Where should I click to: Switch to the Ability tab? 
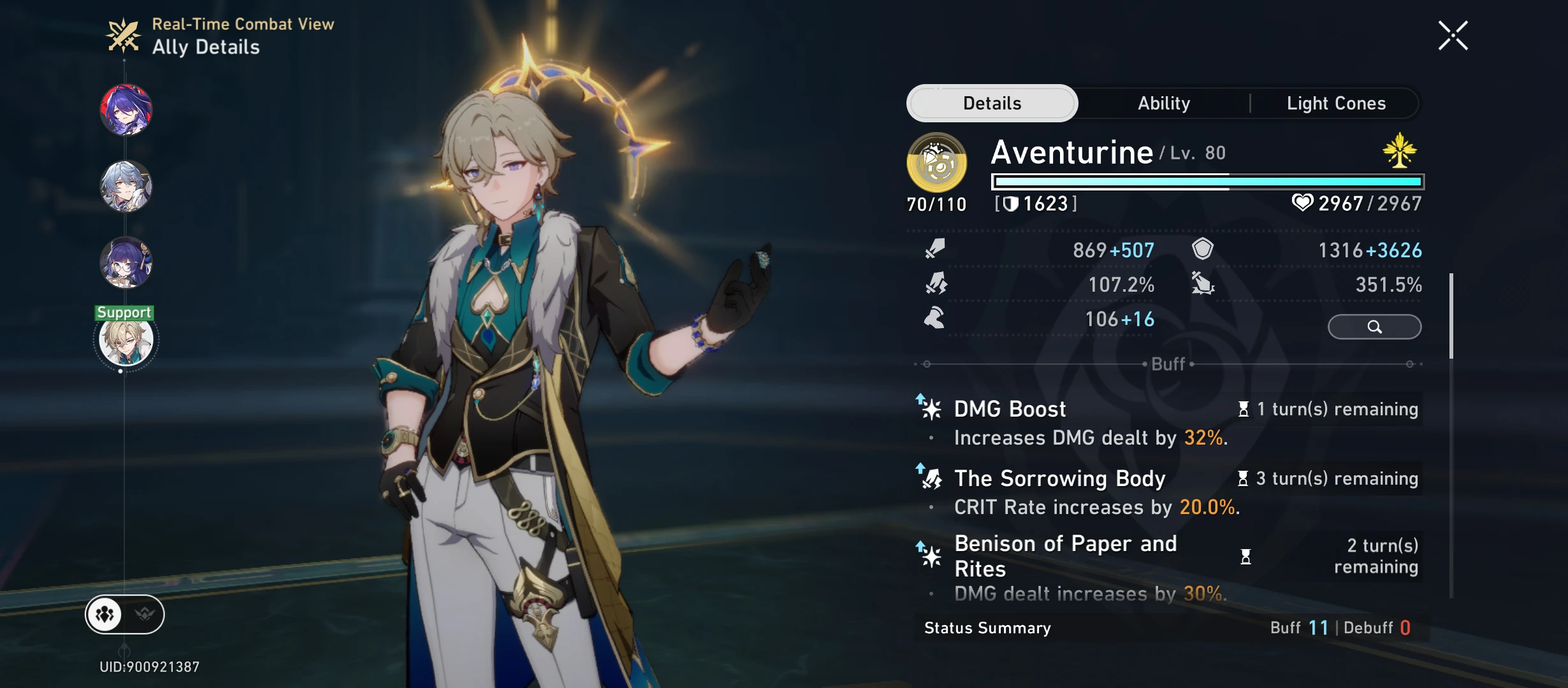[x=1164, y=103]
